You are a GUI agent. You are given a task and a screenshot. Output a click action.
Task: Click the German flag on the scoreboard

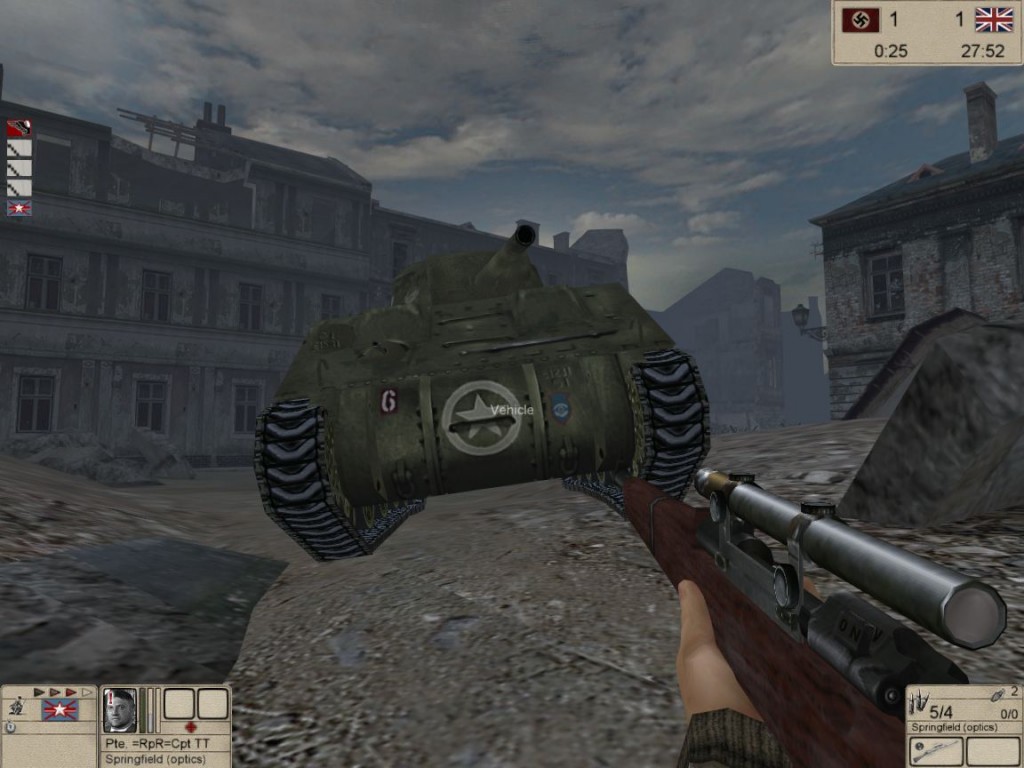point(861,19)
